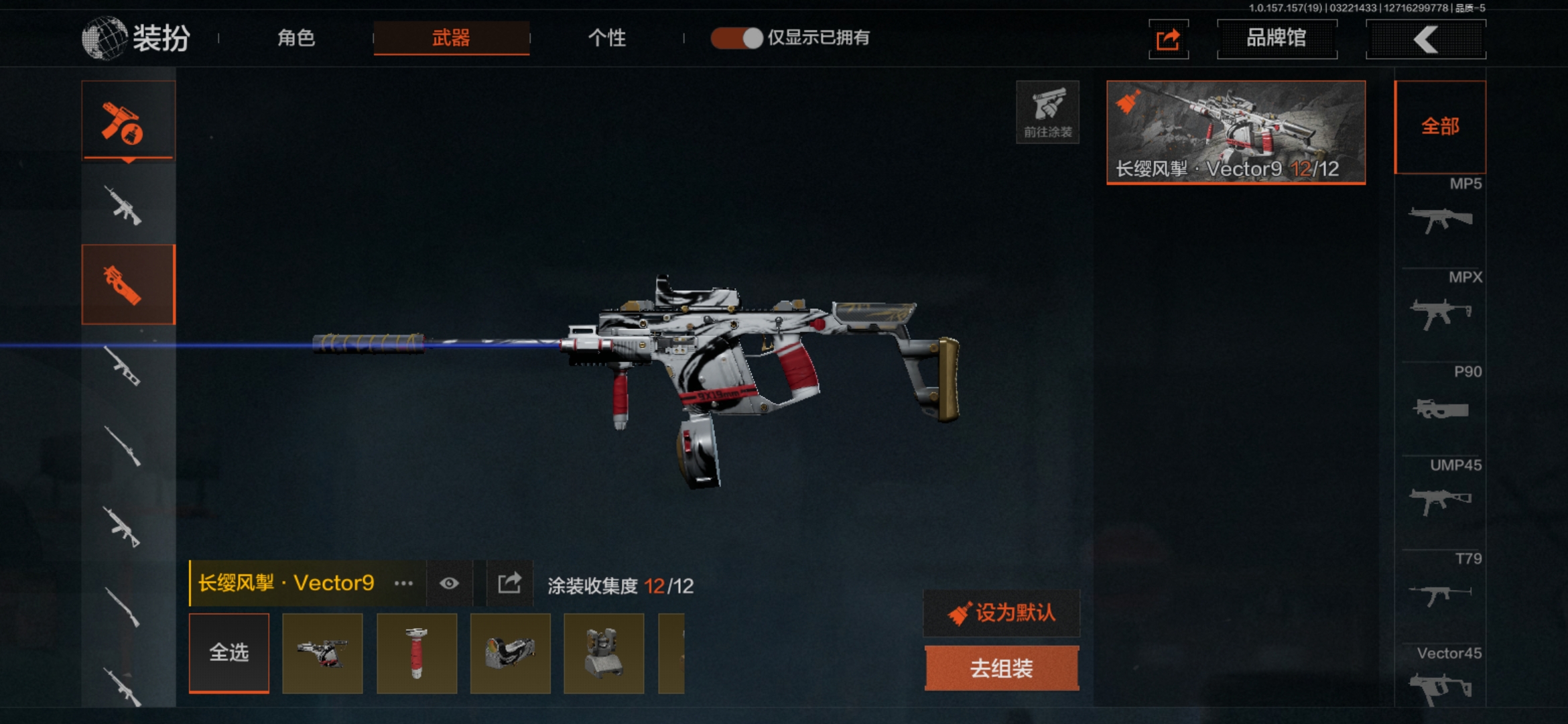Select the 武器 tab

click(451, 38)
